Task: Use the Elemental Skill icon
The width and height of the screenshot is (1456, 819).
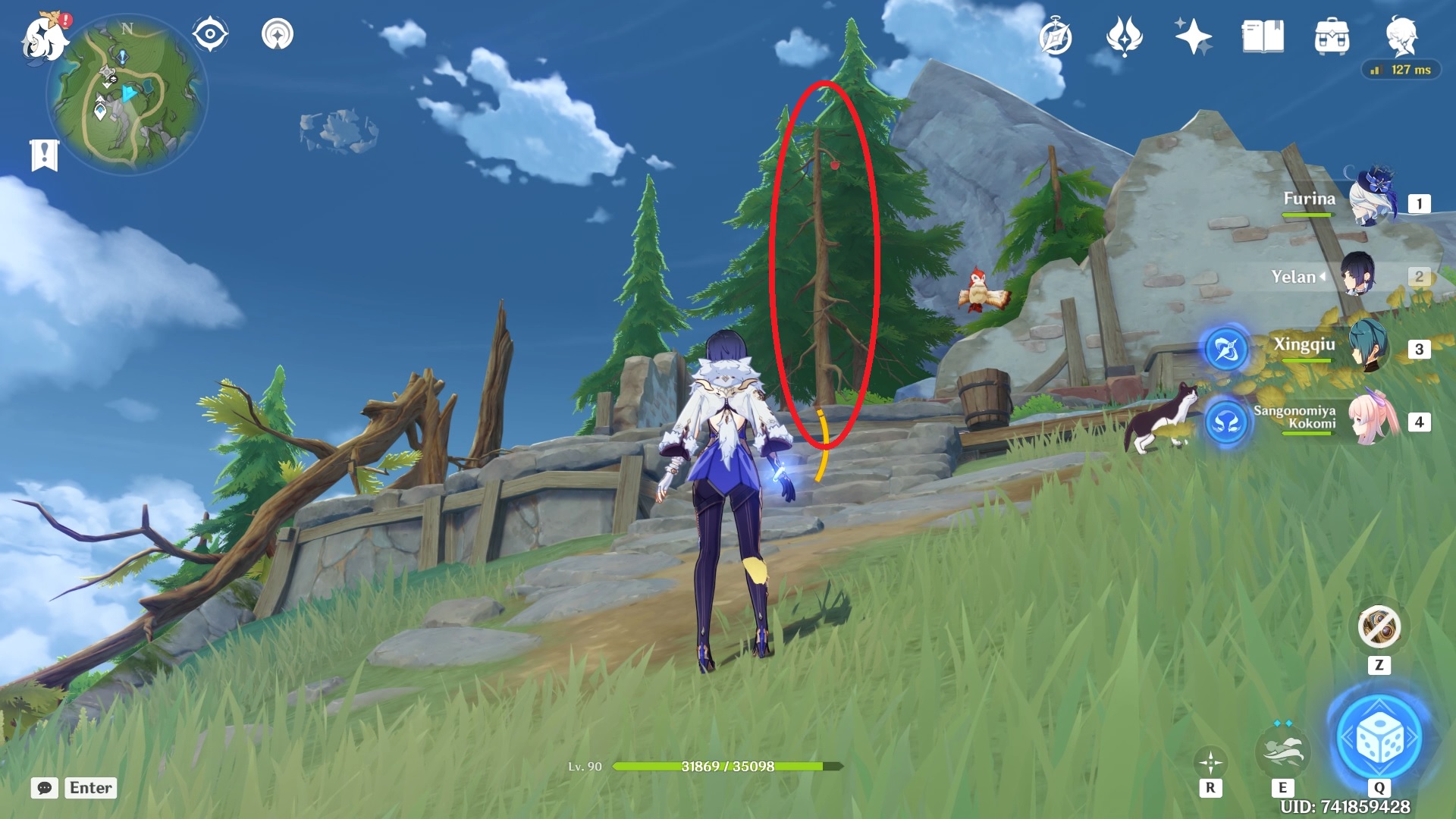Action: [1282, 749]
